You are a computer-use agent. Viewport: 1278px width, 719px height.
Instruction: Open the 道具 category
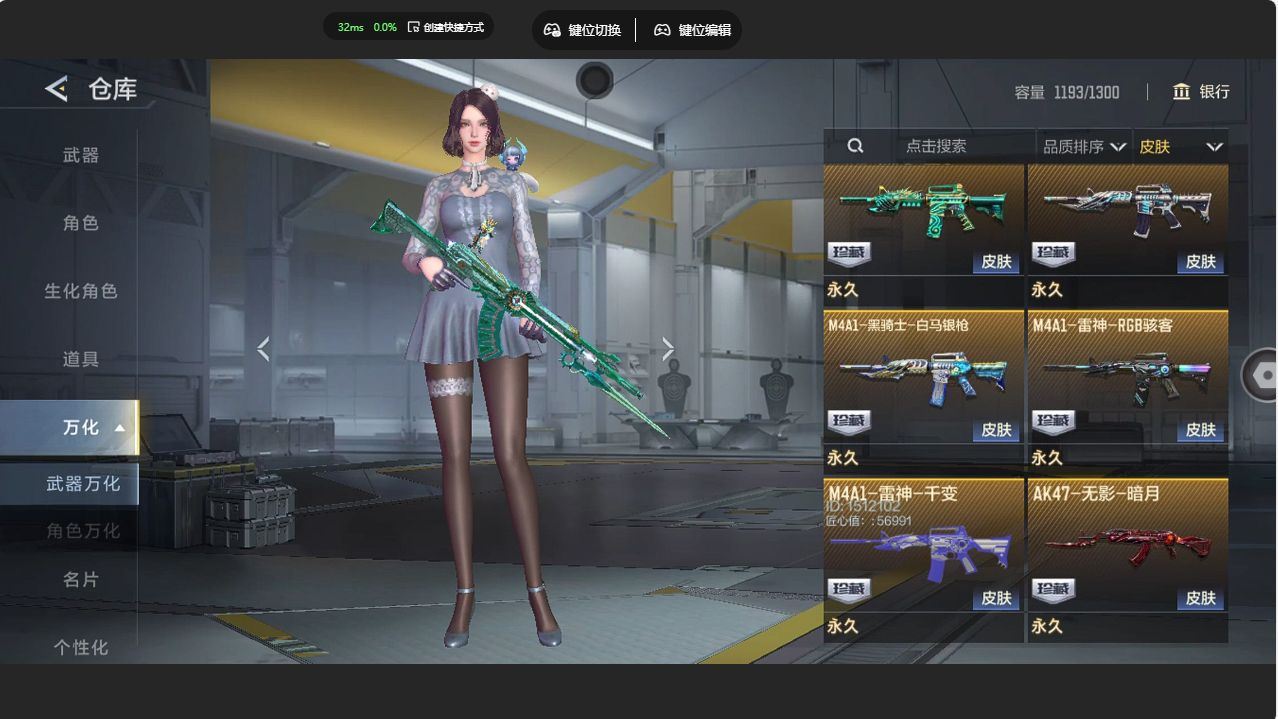[81, 359]
